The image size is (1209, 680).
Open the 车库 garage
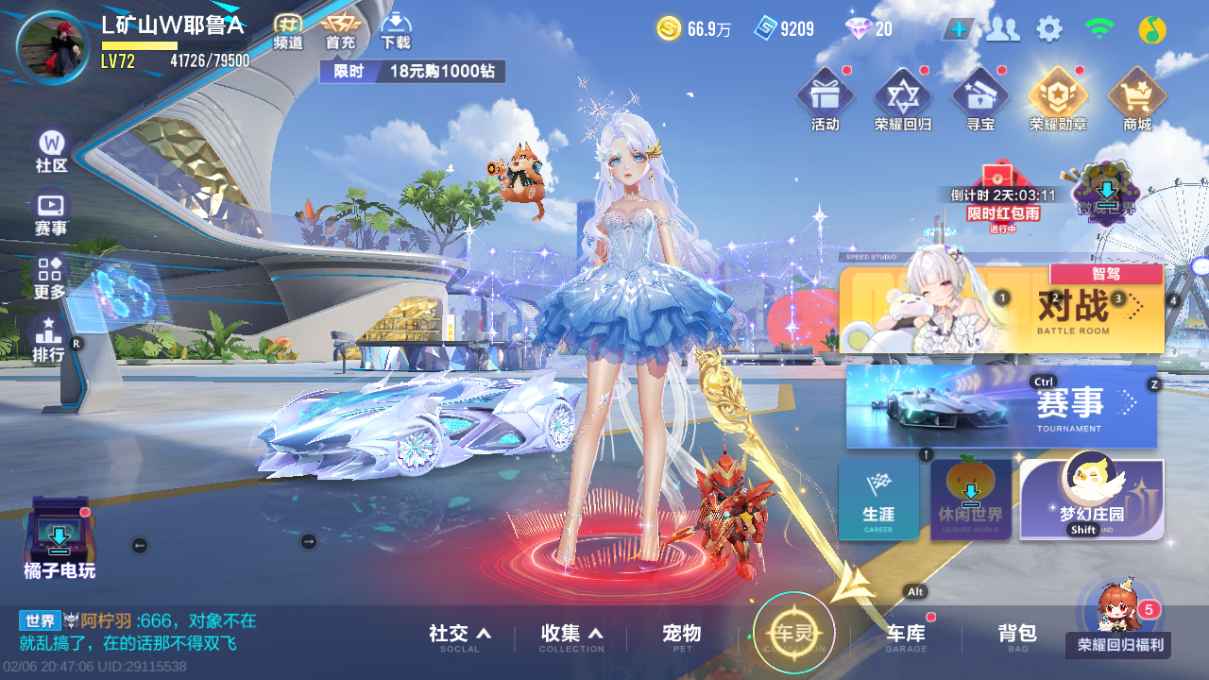click(906, 634)
